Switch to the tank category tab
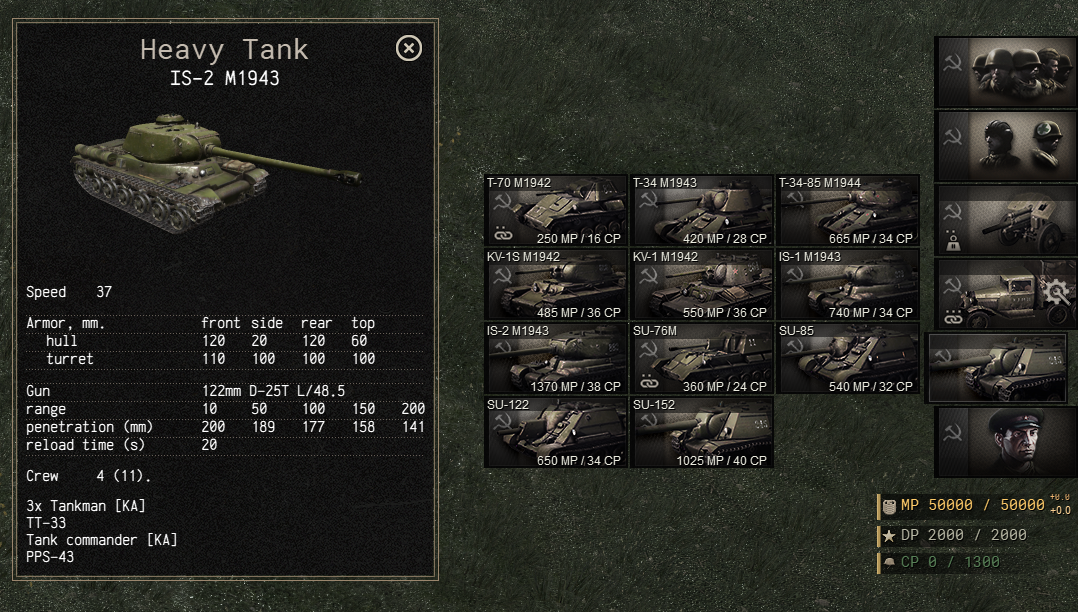Viewport: 1078px width, 612px height. (997, 368)
